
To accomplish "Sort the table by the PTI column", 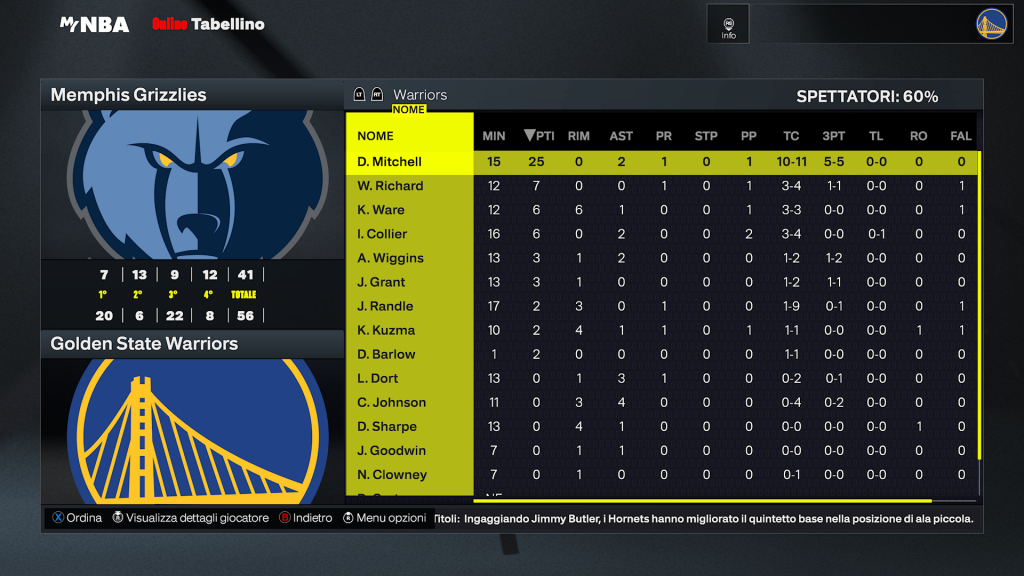I will point(539,136).
